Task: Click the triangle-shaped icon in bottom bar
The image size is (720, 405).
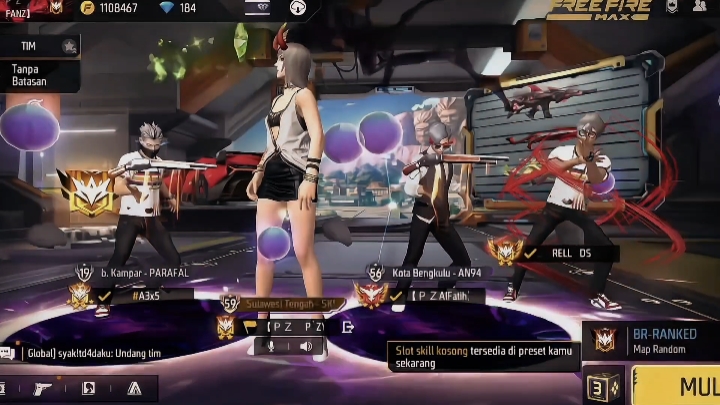Action: [134, 387]
